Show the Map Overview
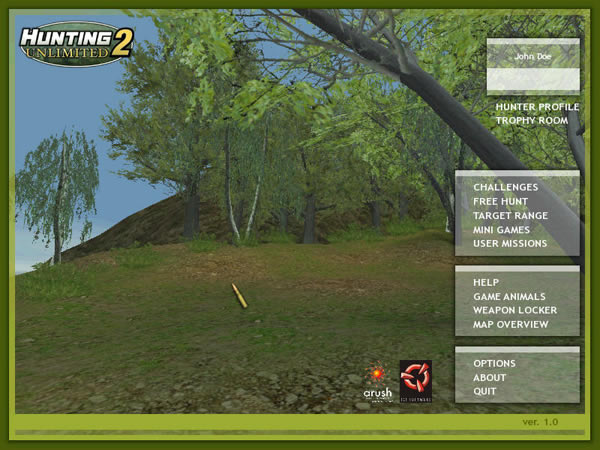This screenshot has height=450, width=600. click(510, 324)
